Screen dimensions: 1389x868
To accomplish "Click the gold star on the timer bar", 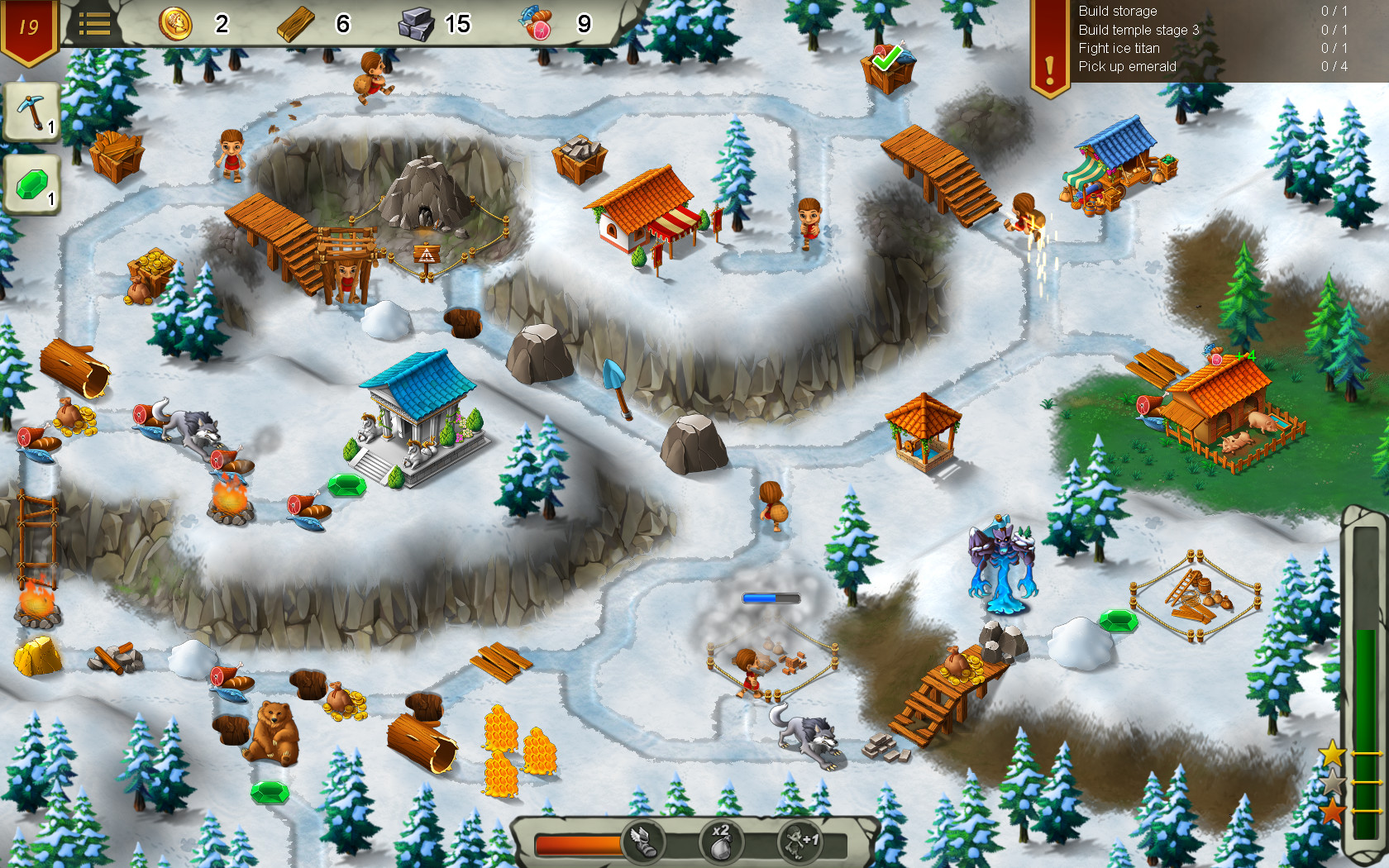I will [1334, 754].
